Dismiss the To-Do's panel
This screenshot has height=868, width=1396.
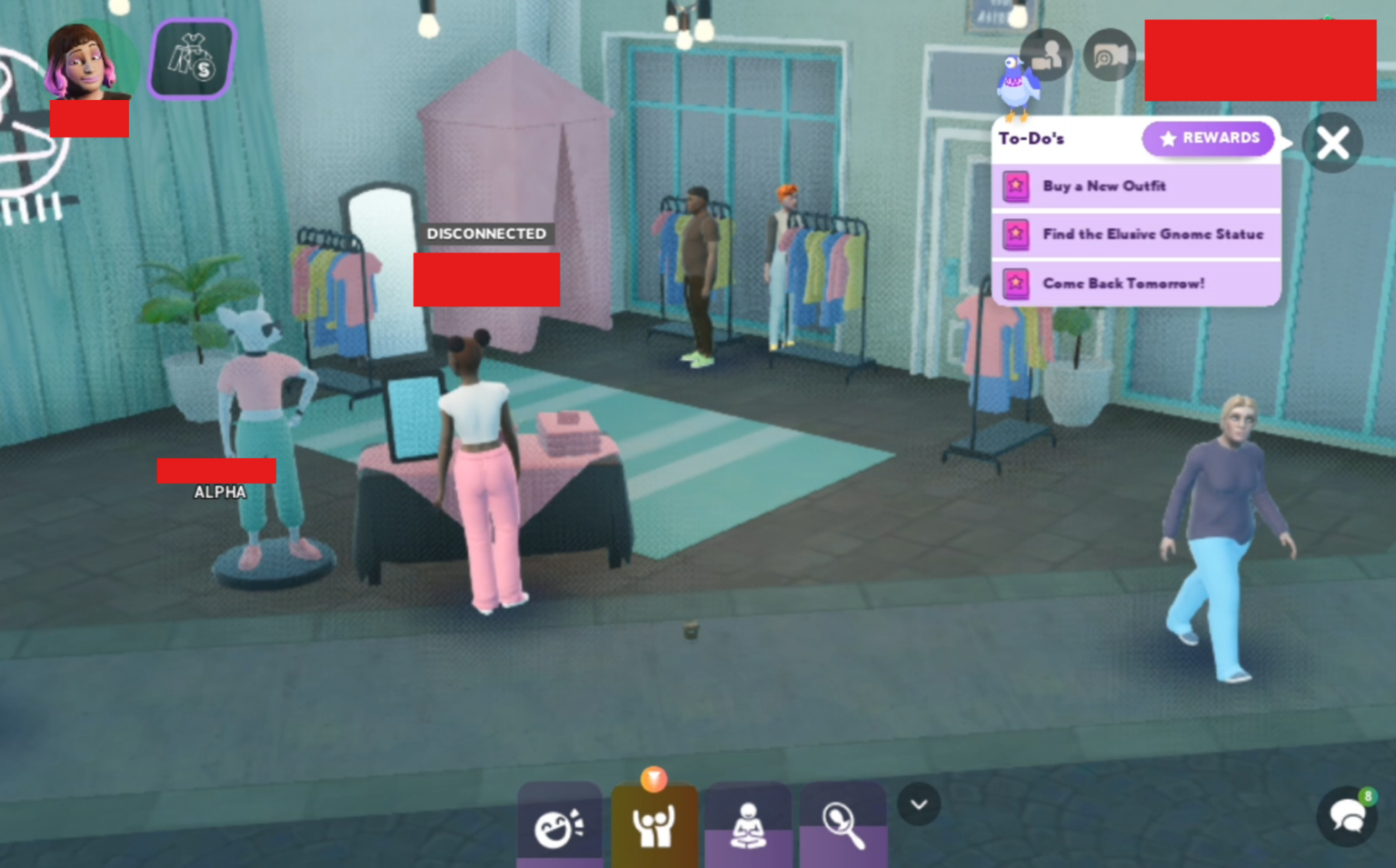click(x=1331, y=143)
